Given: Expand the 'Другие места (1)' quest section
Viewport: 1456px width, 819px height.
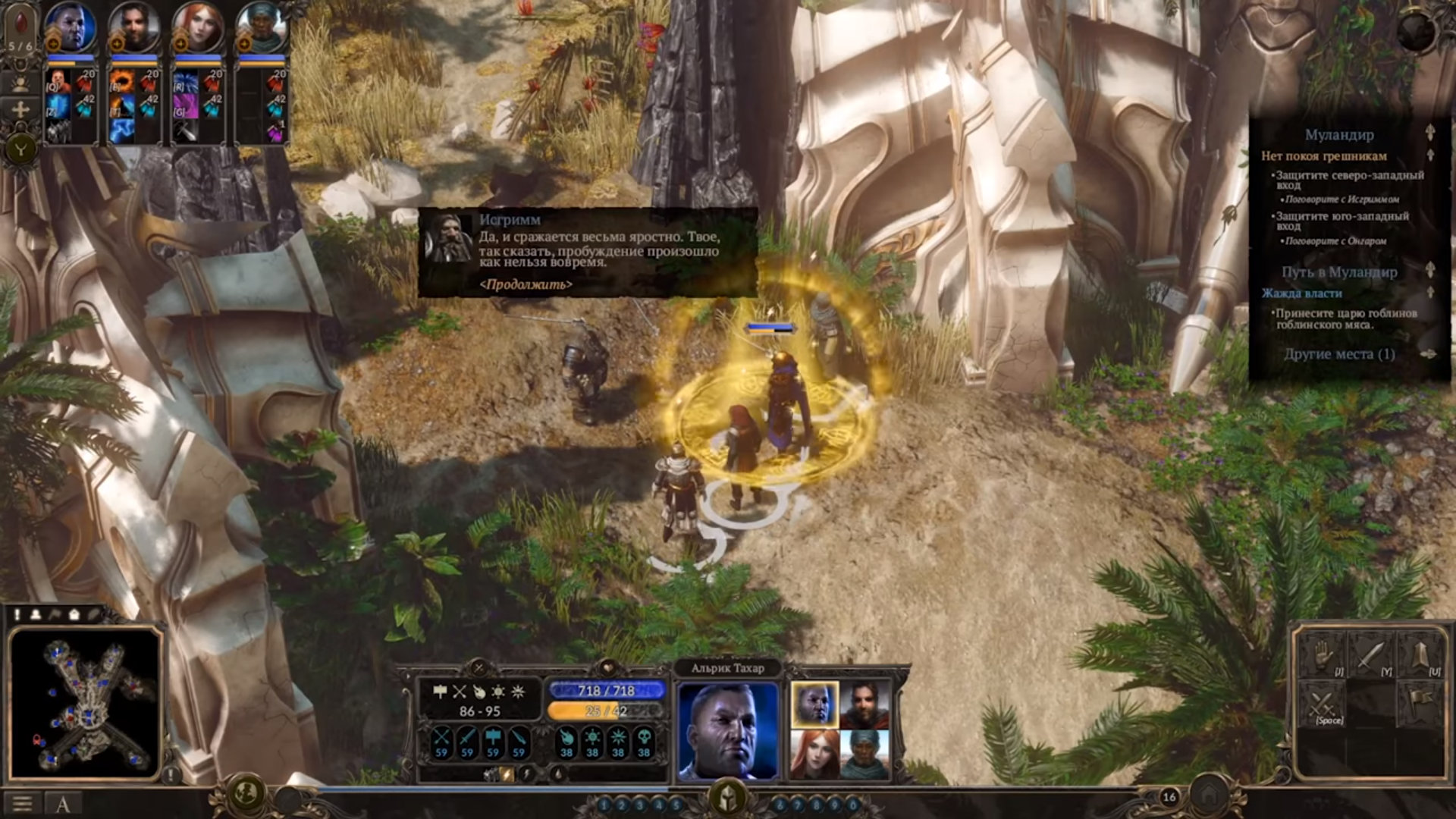Looking at the screenshot, I should click(1339, 354).
